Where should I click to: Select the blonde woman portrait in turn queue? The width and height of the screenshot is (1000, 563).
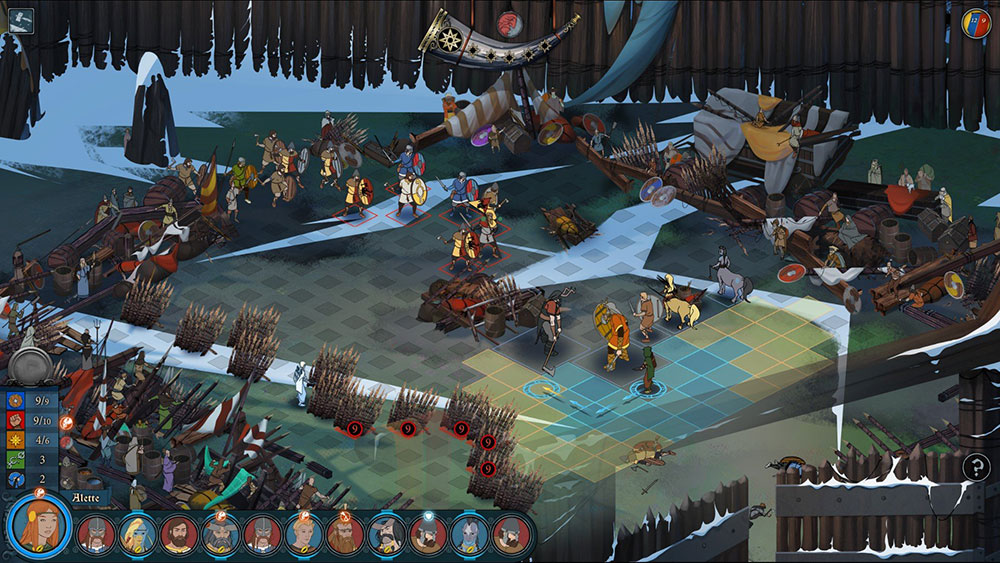(x=138, y=535)
